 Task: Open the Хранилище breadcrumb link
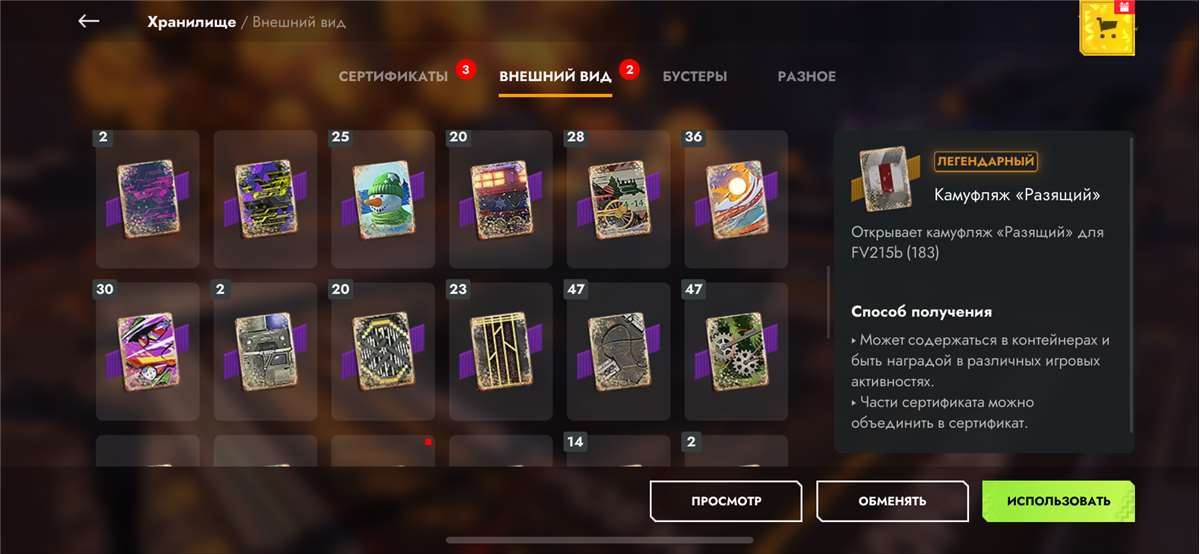point(189,22)
